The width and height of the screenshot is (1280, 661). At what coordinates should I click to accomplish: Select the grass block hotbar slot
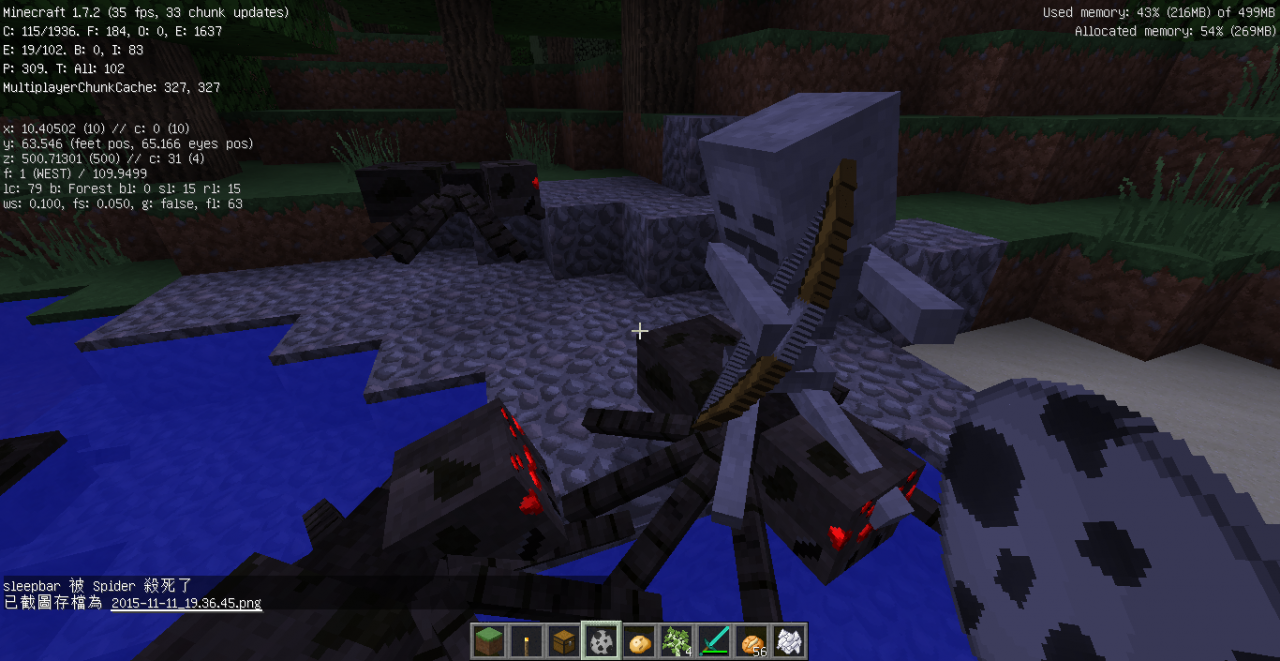(489, 641)
